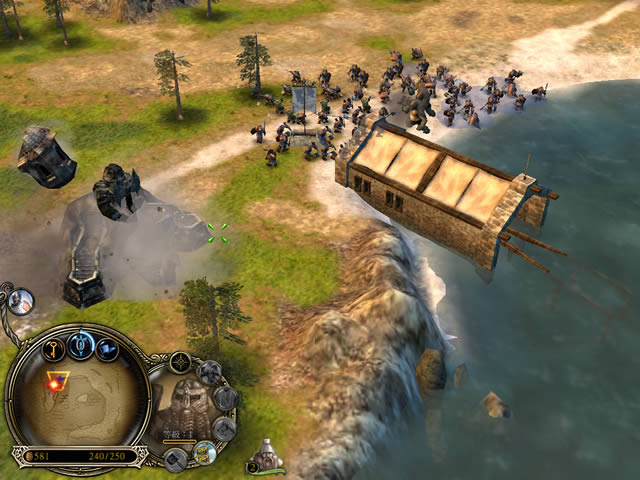This screenshot has width=640, height=480.
Task: Activate the colored banner ability icon
Action: (x=205, y=451)
